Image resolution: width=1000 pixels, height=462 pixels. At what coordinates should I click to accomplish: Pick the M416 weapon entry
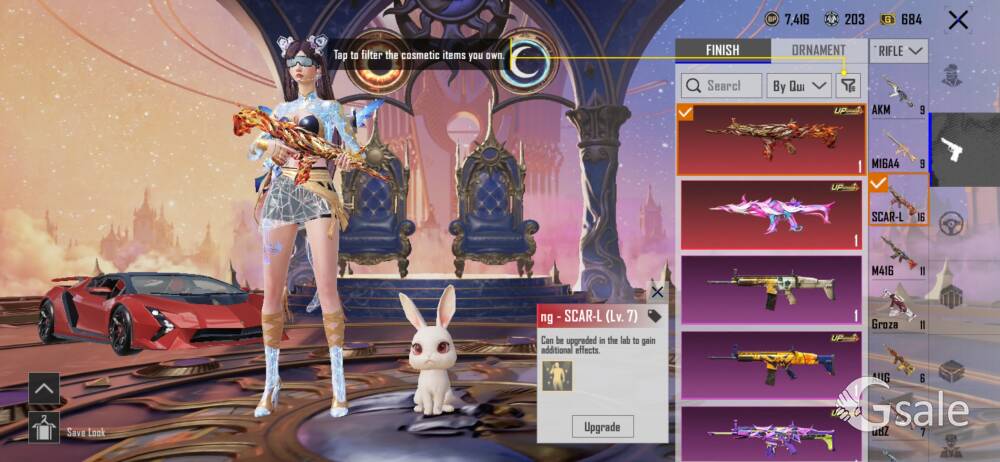(x=898, y=253)
